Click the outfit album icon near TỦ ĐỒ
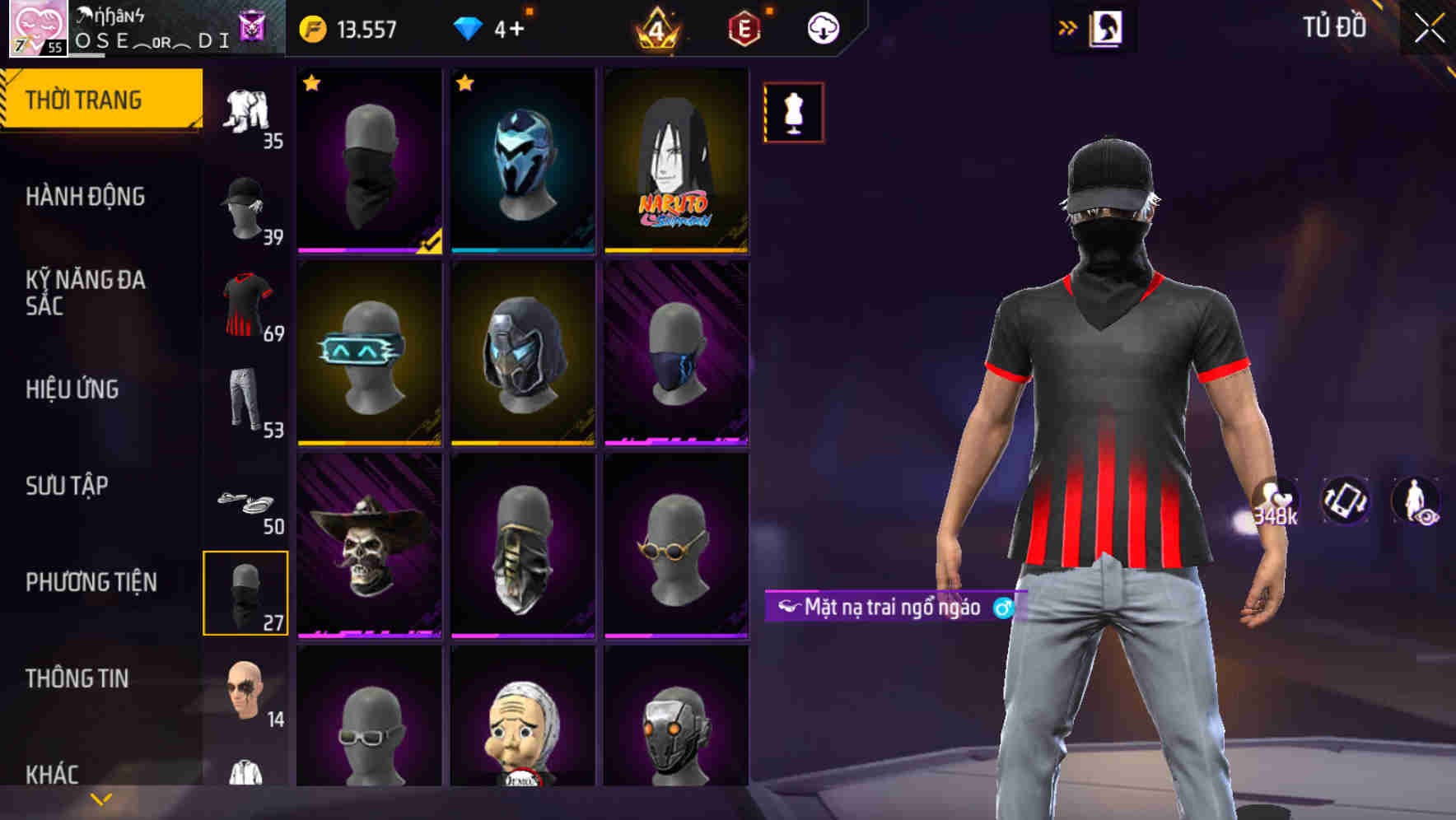1456x820 pixels. point(1108,27)
